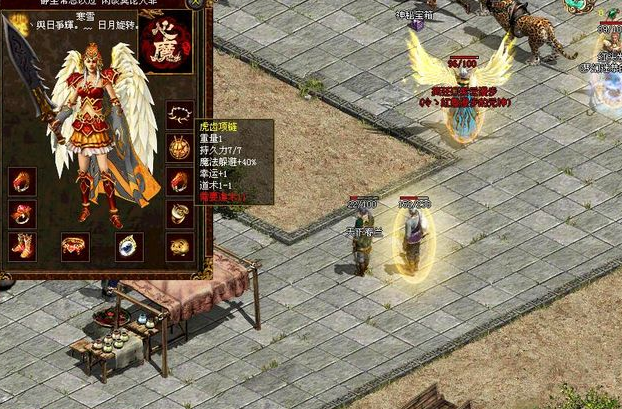Image resolution: width=622 pixels, height=409 pixels.
Task: Choose the equipped boots slot
Action: pos(23,245)
